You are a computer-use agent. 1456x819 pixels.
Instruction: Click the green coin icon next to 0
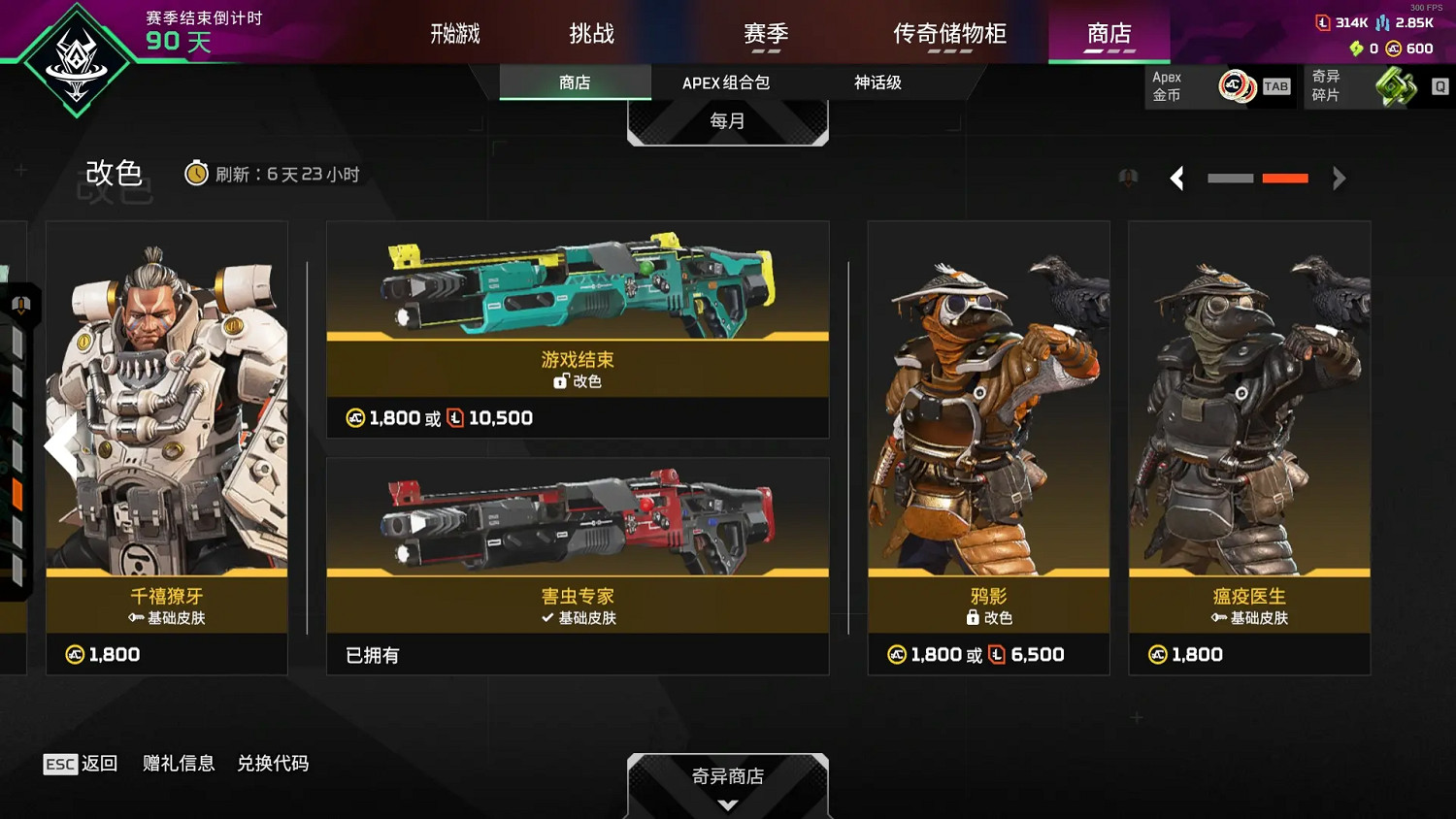pyautogui.click(x=1357, y=49)
